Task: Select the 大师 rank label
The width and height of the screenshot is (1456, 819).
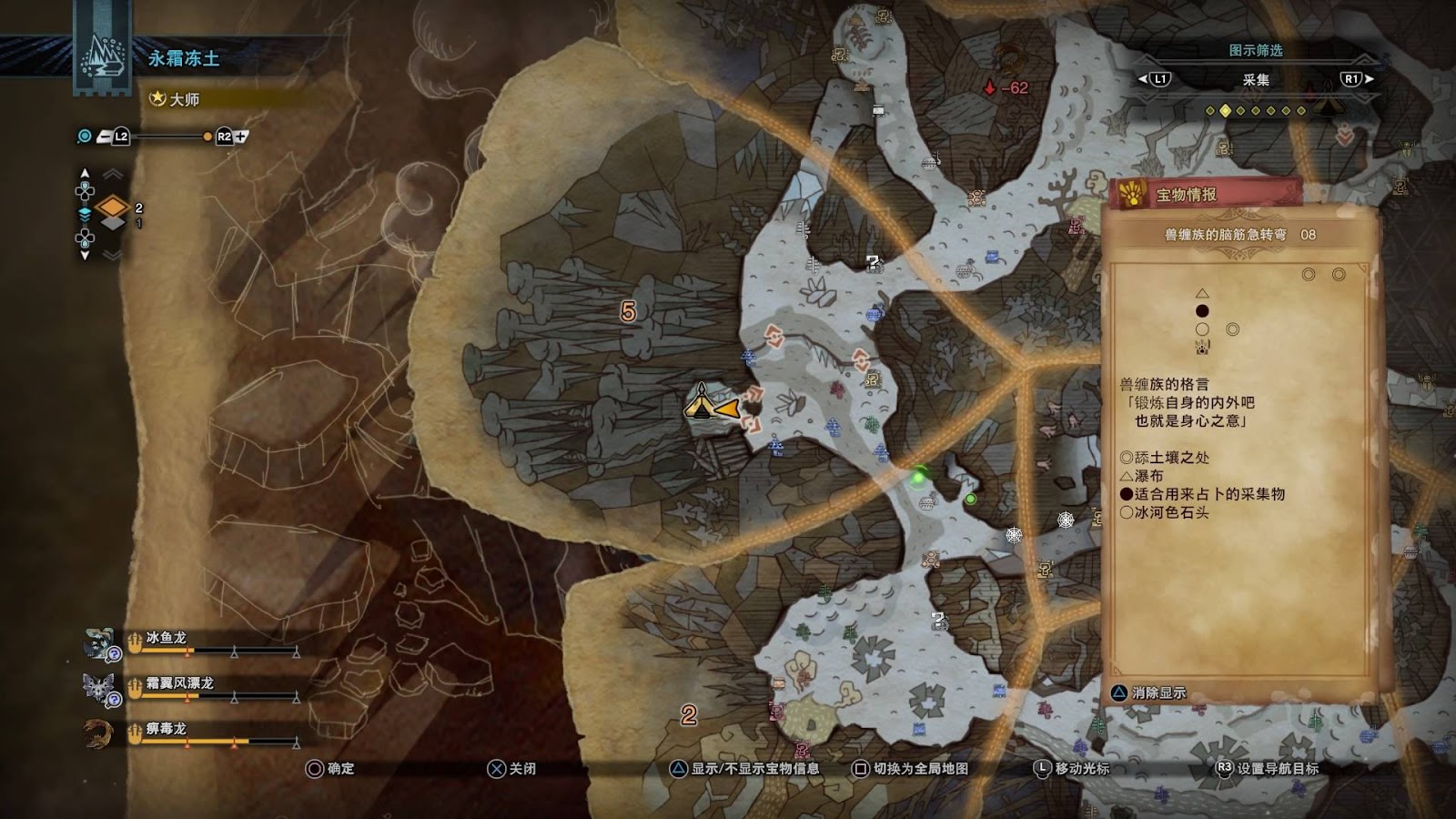Action: pyautogui.click(x=185, y=99)
